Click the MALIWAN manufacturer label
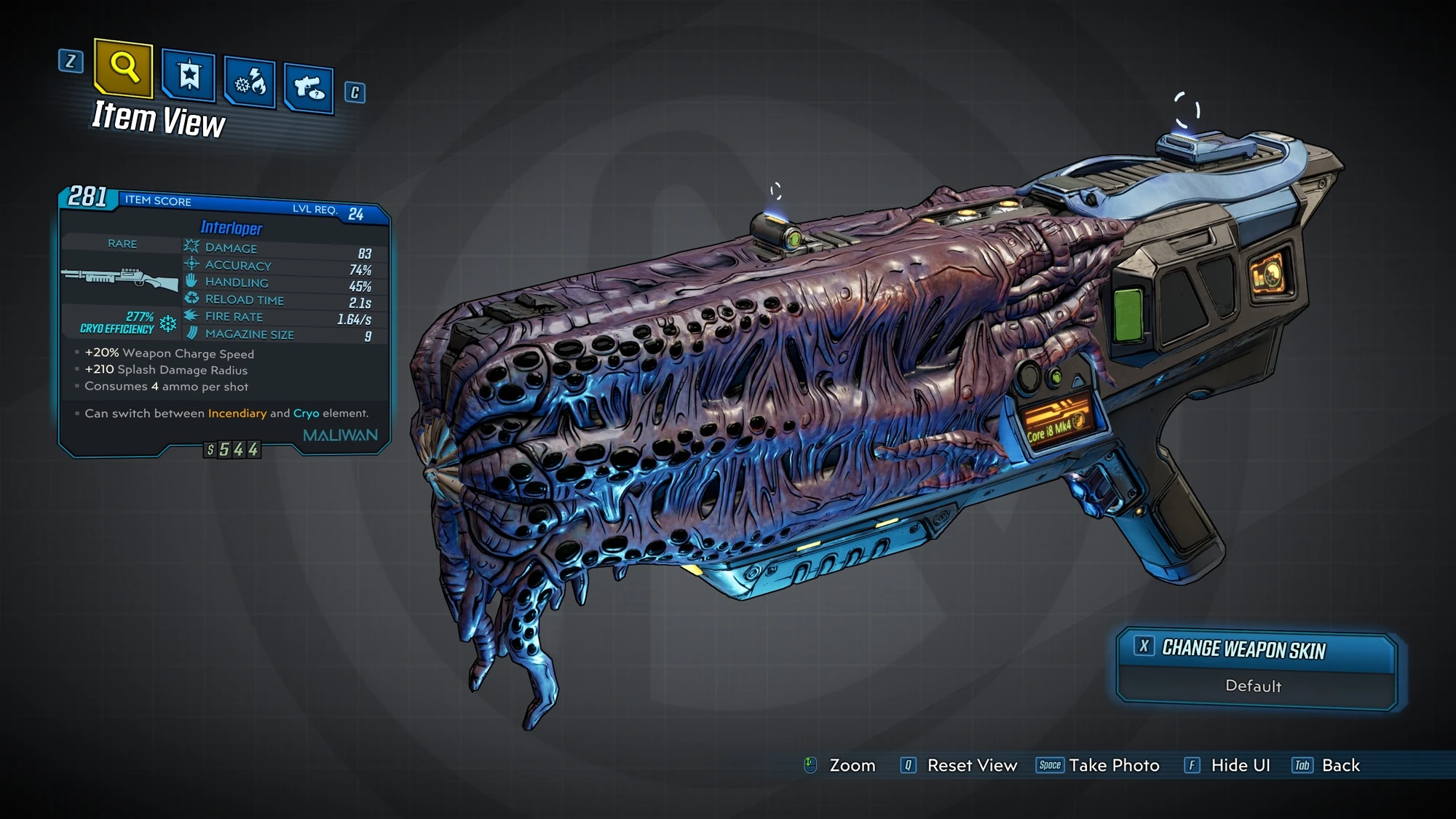The image size is (1456, 819). coord(339,434)
